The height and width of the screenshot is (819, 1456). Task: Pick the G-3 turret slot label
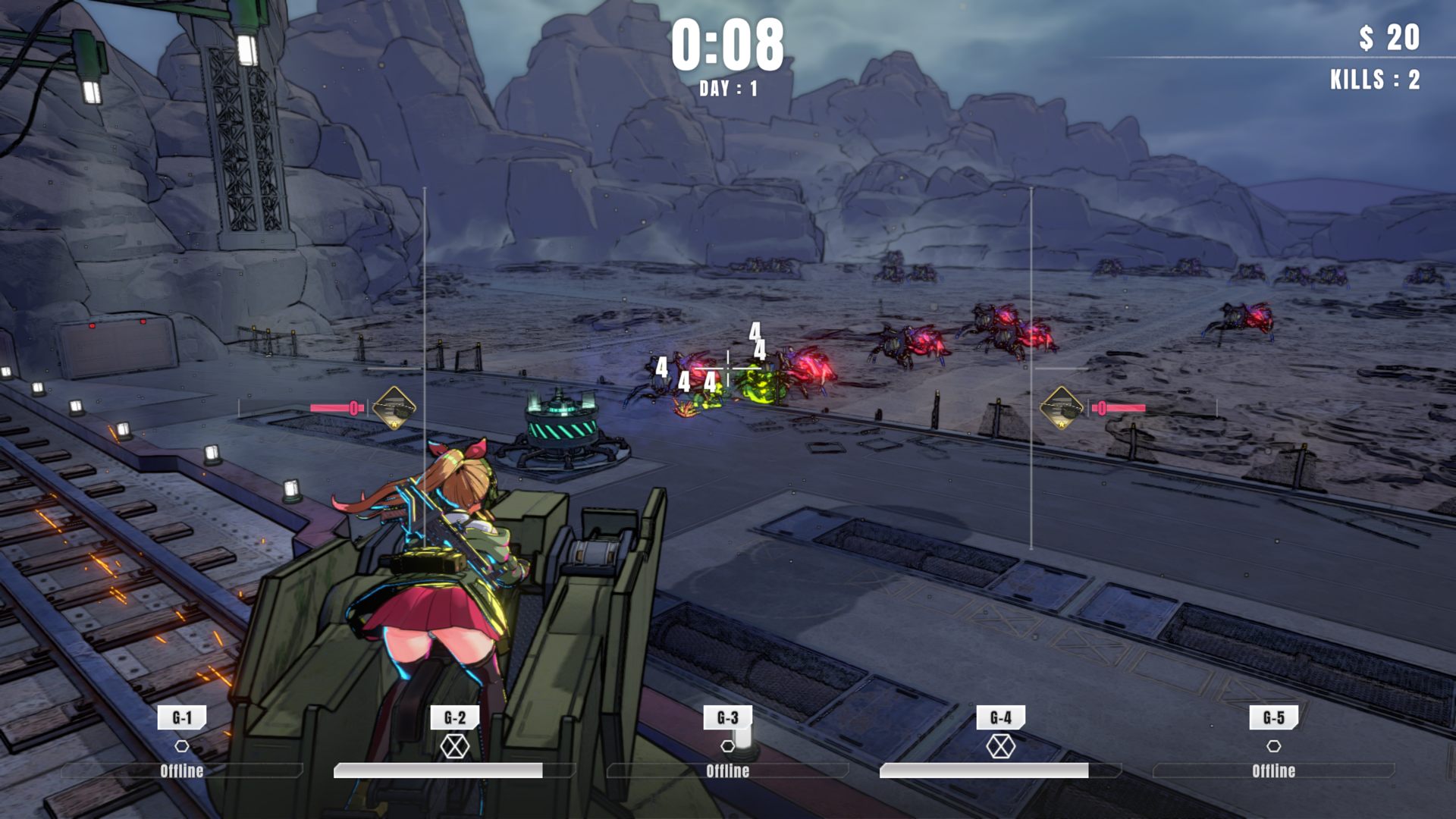click(728, 717)
